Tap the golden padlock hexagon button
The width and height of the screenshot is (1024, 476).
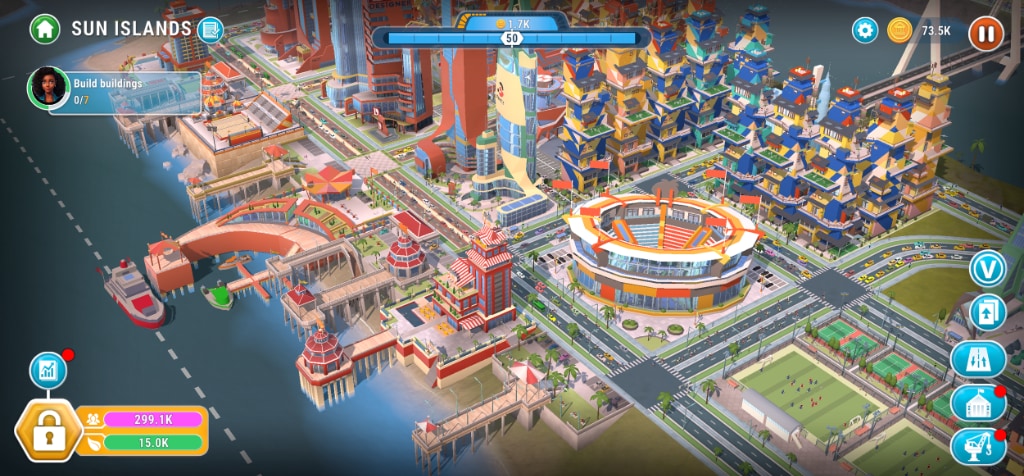(45, 433)
